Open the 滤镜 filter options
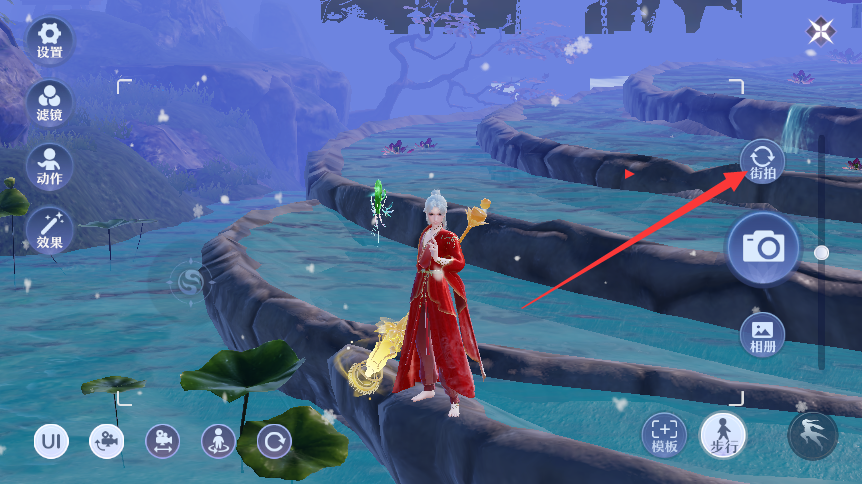 (x=49, y=102)
